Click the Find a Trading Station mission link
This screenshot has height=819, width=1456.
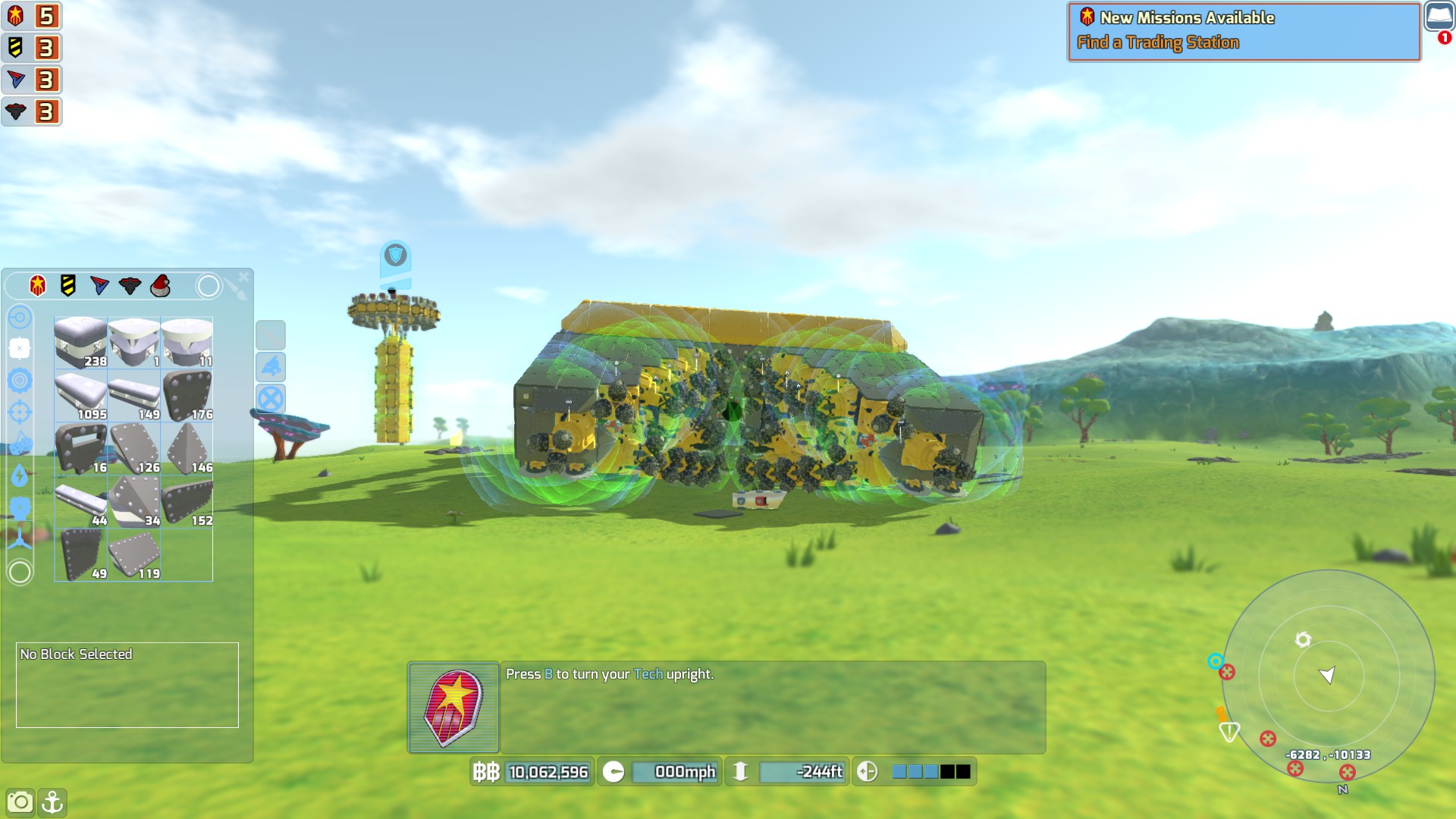click(1158, 43)
